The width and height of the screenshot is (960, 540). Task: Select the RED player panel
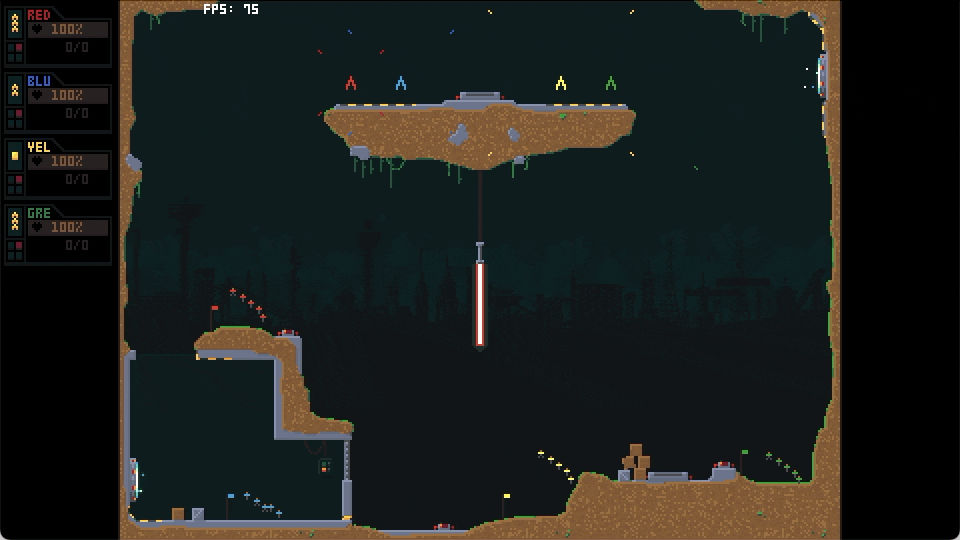58,37
